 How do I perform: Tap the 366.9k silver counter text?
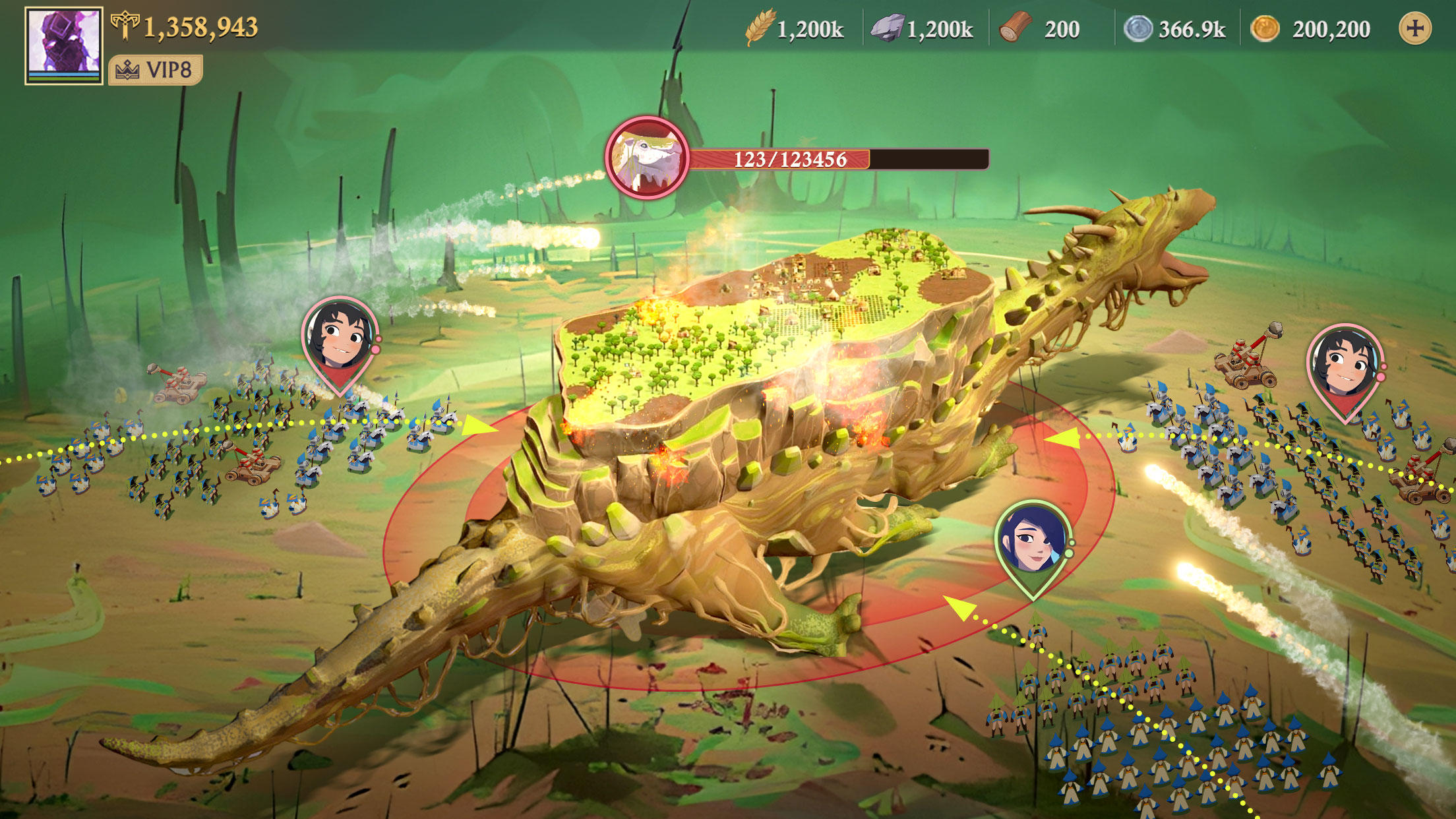point(1190,28)
